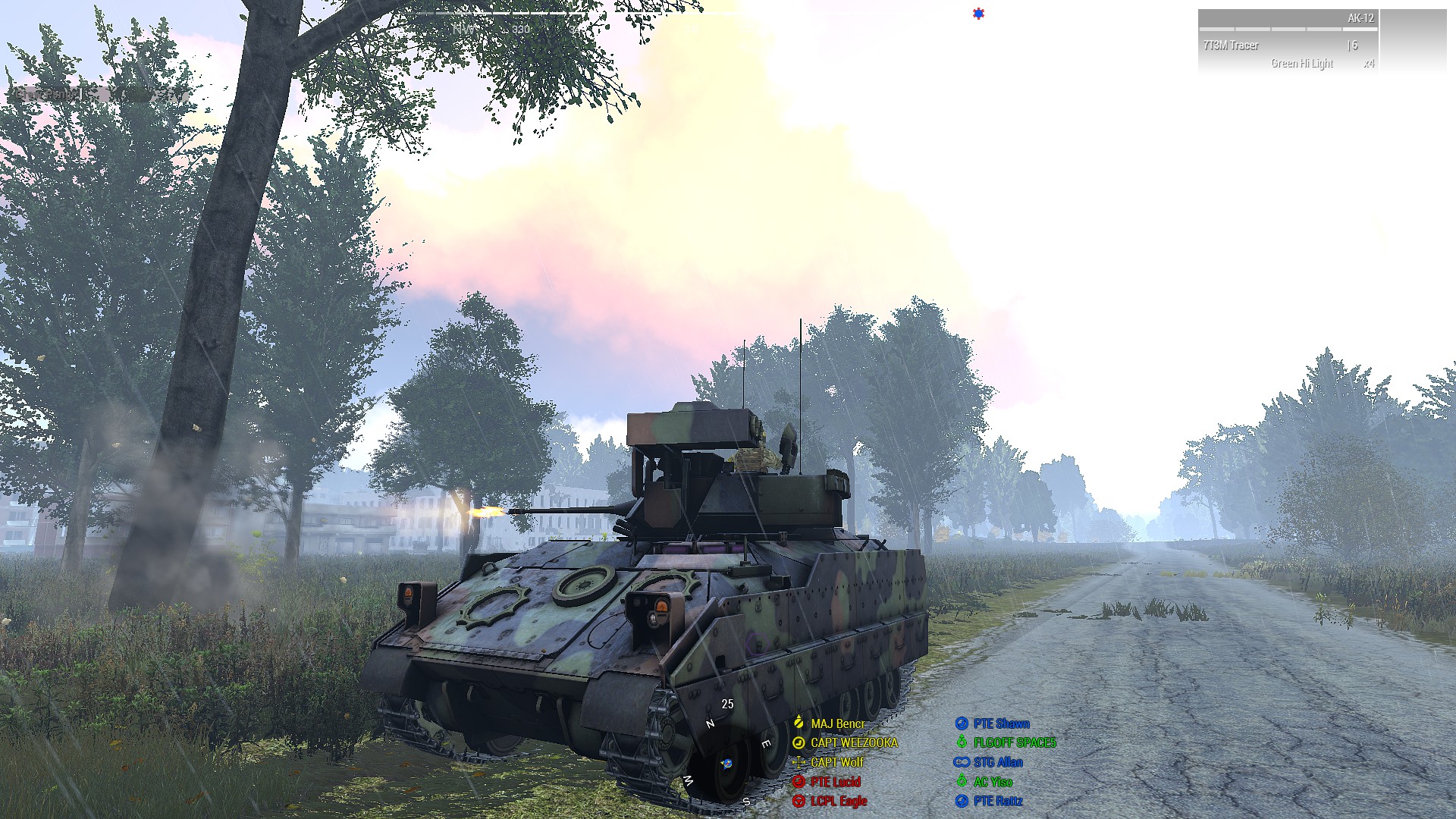Click the segmented ammo bar under AK-12
The image size is (1456, 819).
1289,29
